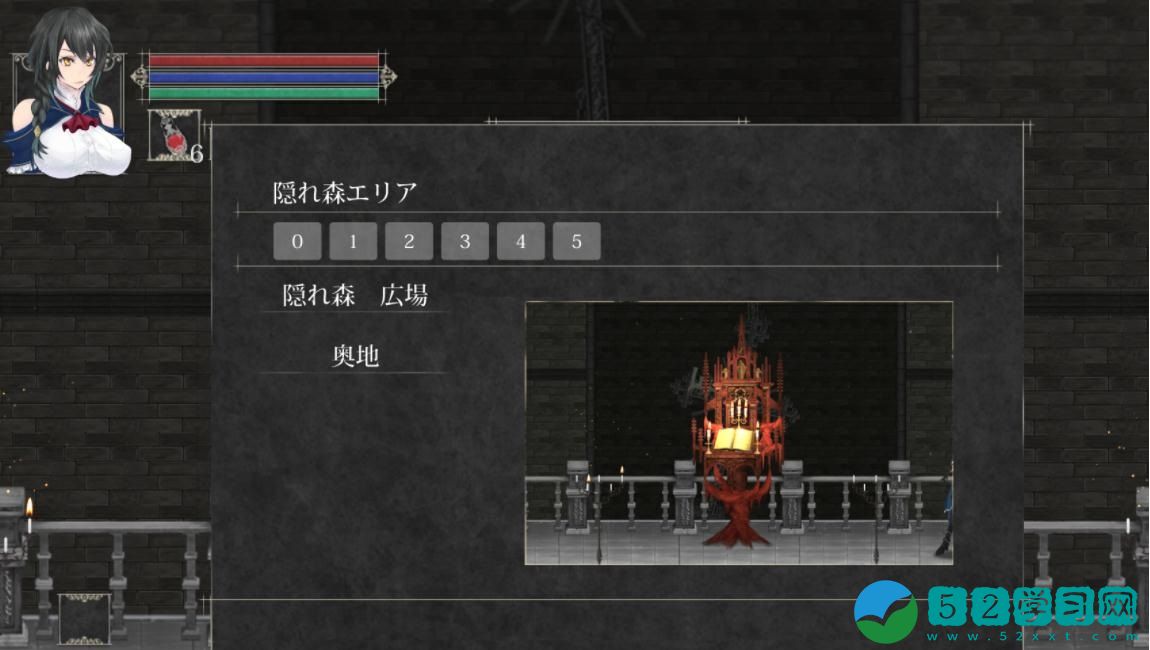Image resolution: width=1150 pixels, height=650 pixels.
Task: Pick area button number 5
Action: pos(577,242)
